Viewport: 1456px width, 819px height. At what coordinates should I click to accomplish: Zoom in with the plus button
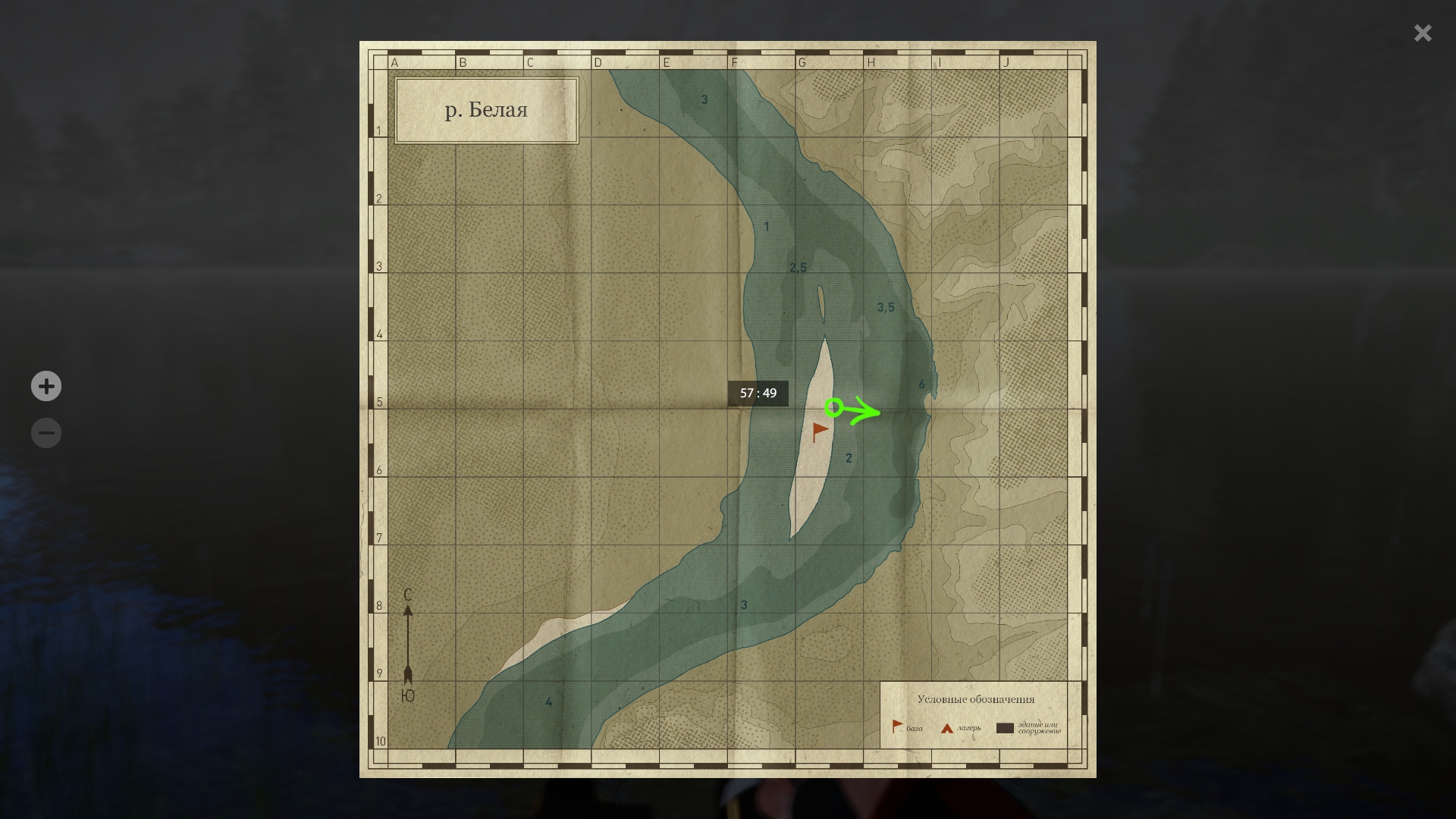click(x=46, y=386)
